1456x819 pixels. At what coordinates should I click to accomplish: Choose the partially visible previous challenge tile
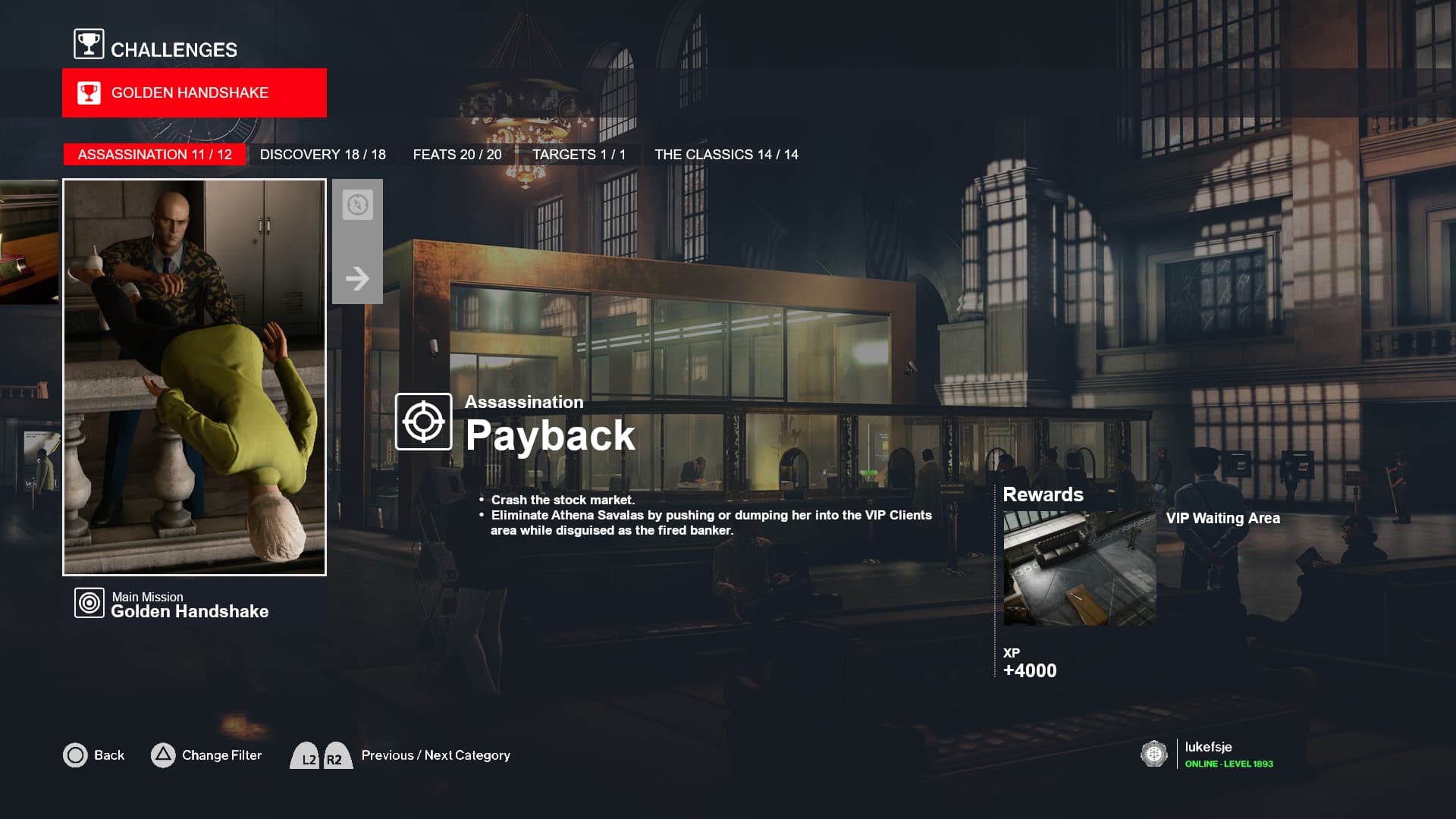point(29,243)
